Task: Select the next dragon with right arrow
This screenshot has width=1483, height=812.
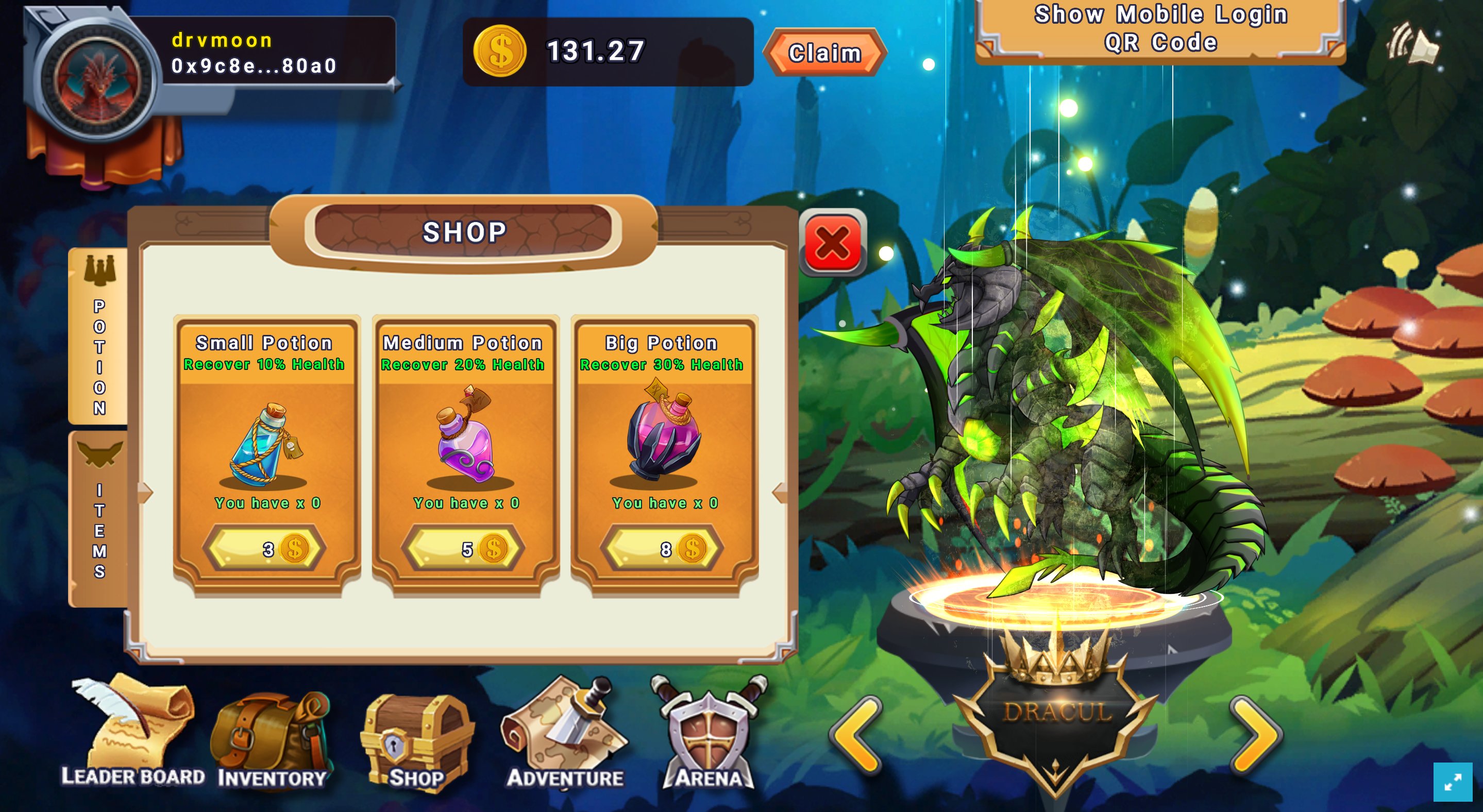Action: tap(1256, 734)
